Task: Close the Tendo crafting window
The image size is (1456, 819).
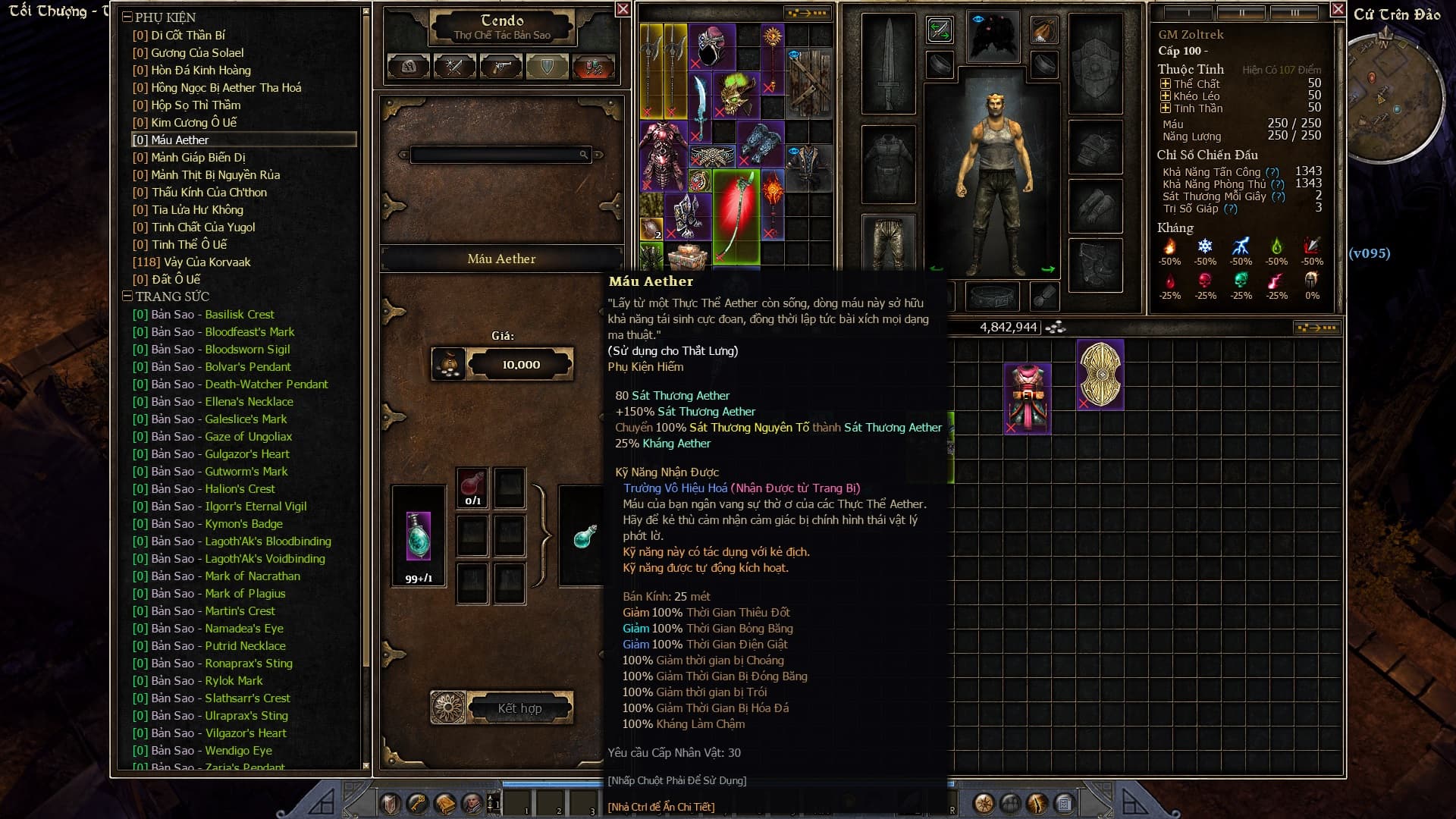Action: (623, 9)
